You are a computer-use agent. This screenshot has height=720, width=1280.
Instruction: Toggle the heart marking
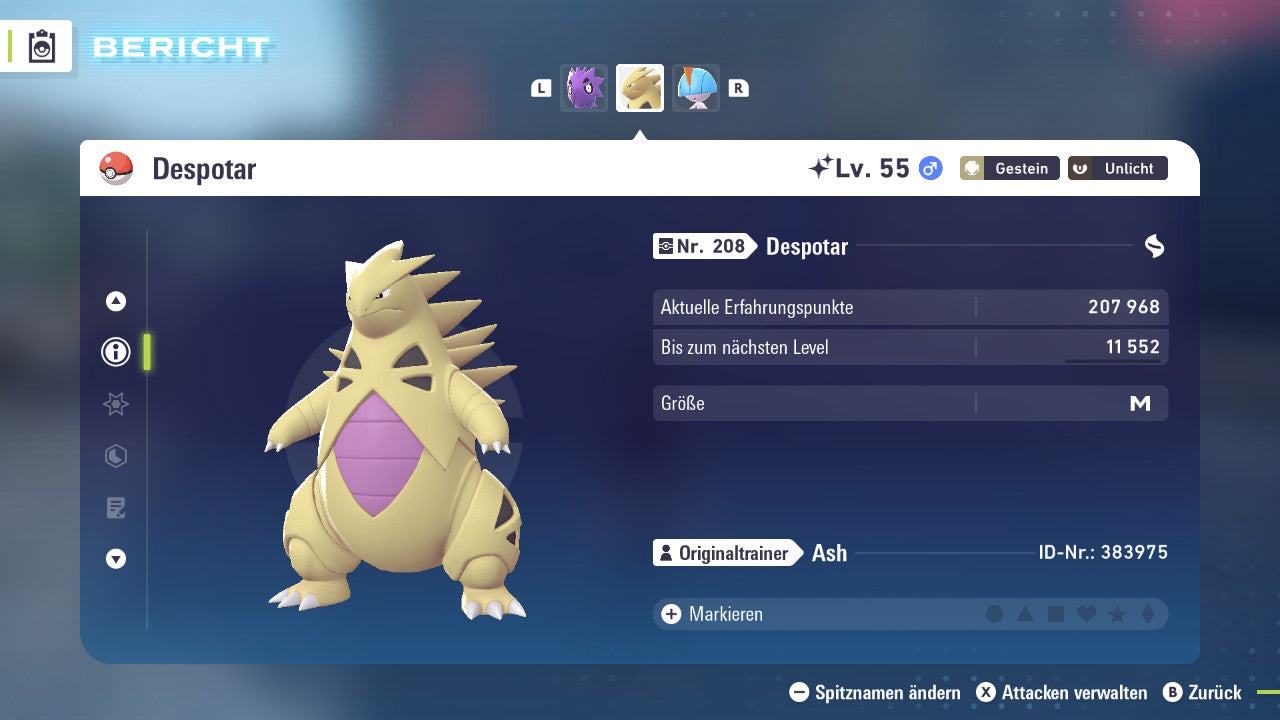1086,614
